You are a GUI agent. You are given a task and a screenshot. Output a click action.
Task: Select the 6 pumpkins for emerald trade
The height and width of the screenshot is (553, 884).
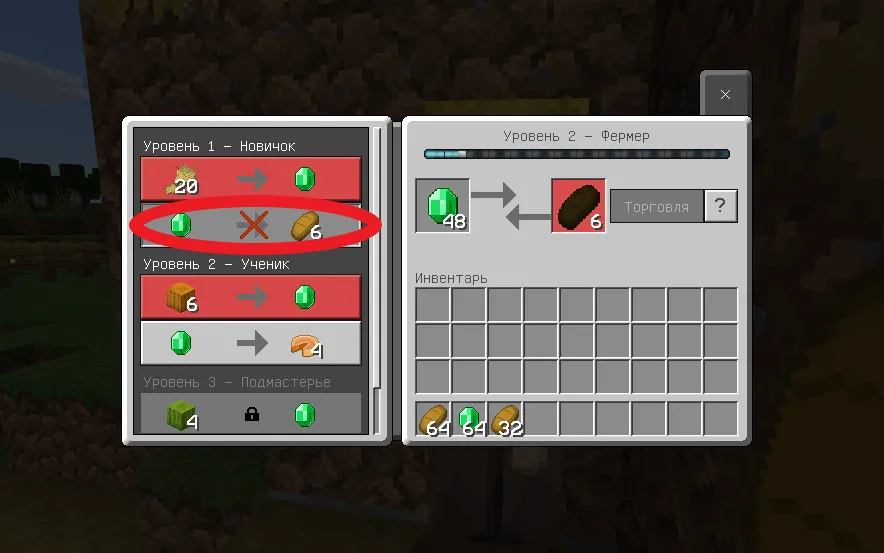[x=251, y=297]
